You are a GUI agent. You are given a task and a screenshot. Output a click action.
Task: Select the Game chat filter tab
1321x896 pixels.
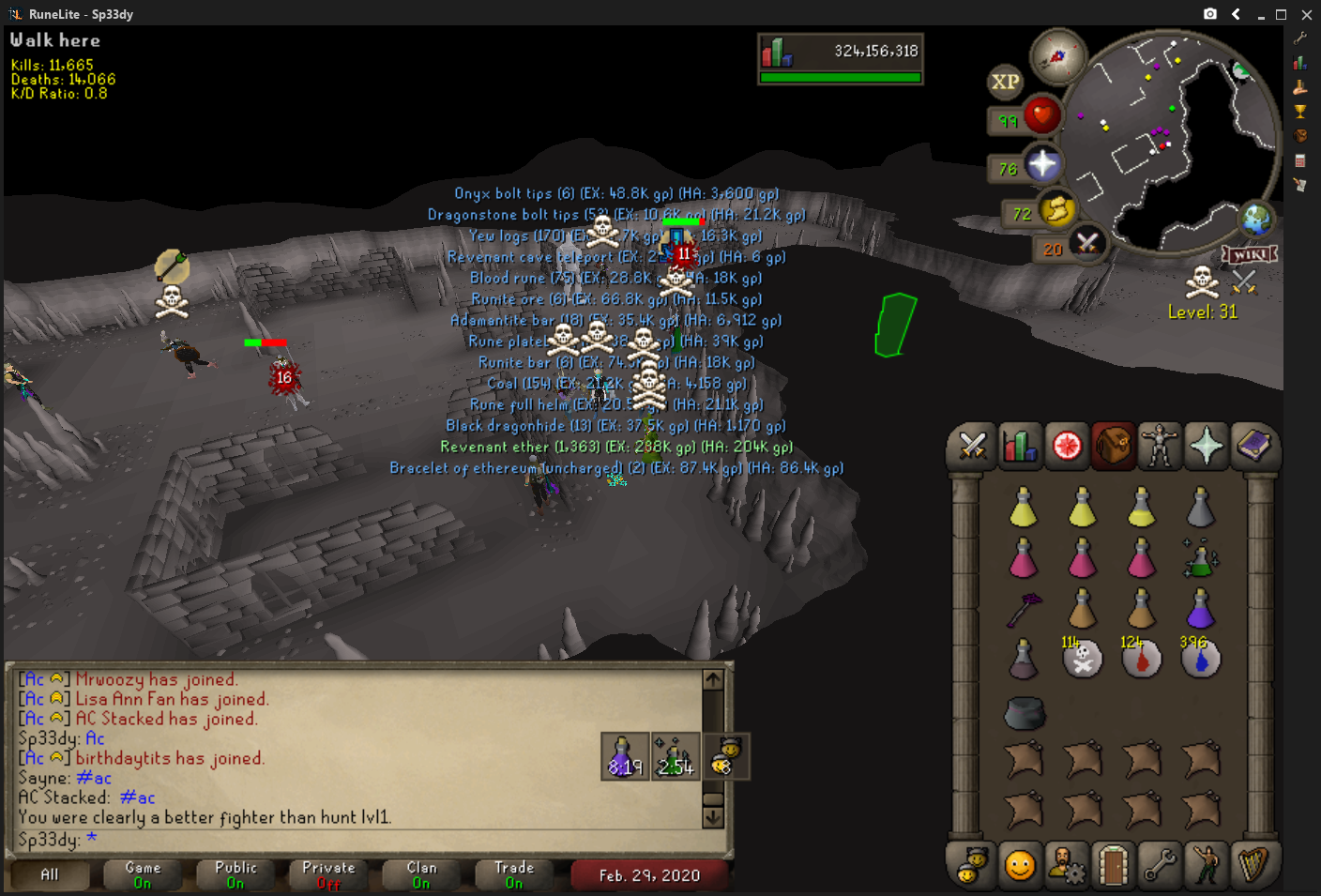[143, 874]
